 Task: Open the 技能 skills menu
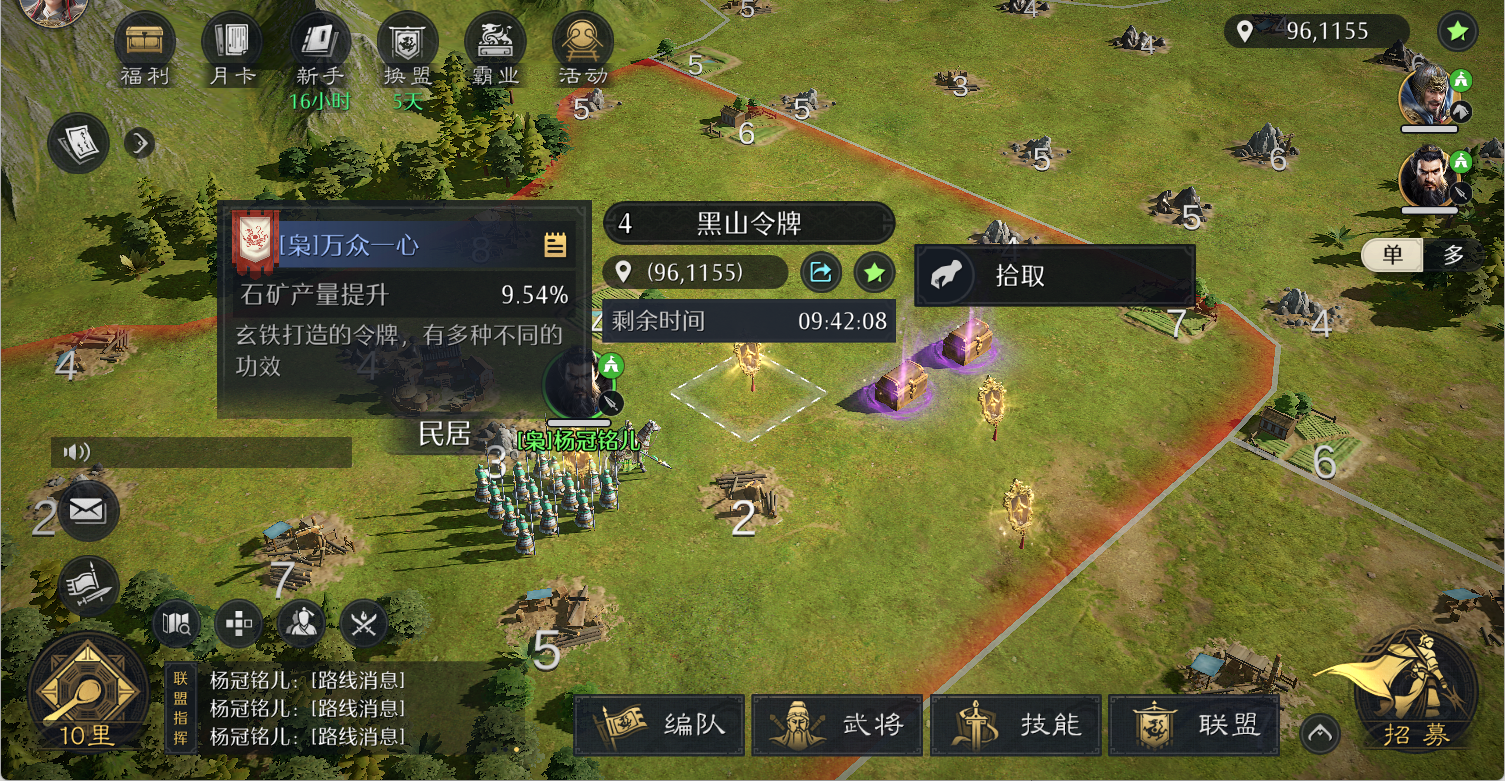1015,725
